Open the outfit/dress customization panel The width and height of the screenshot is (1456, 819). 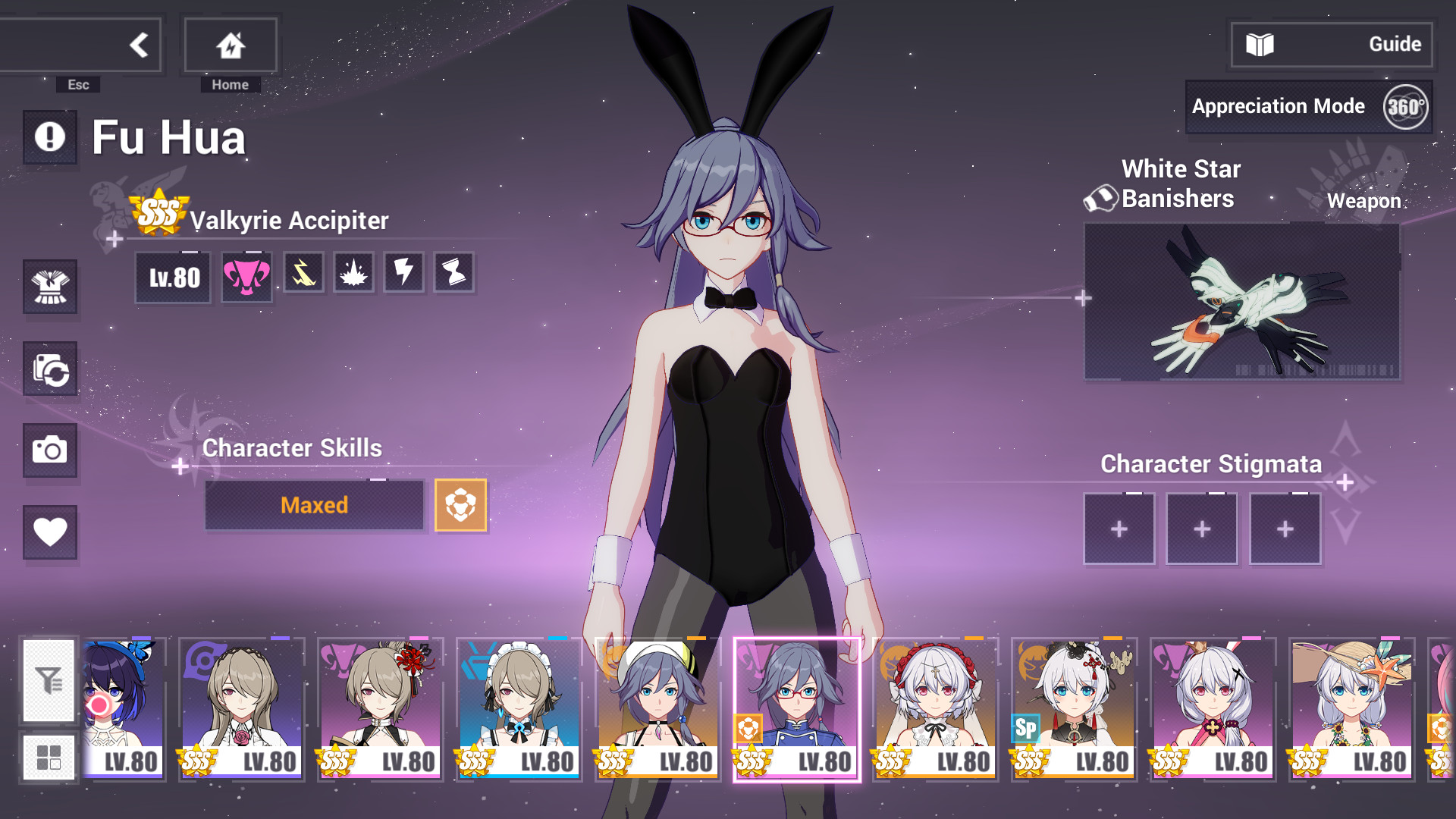[49, 288]
